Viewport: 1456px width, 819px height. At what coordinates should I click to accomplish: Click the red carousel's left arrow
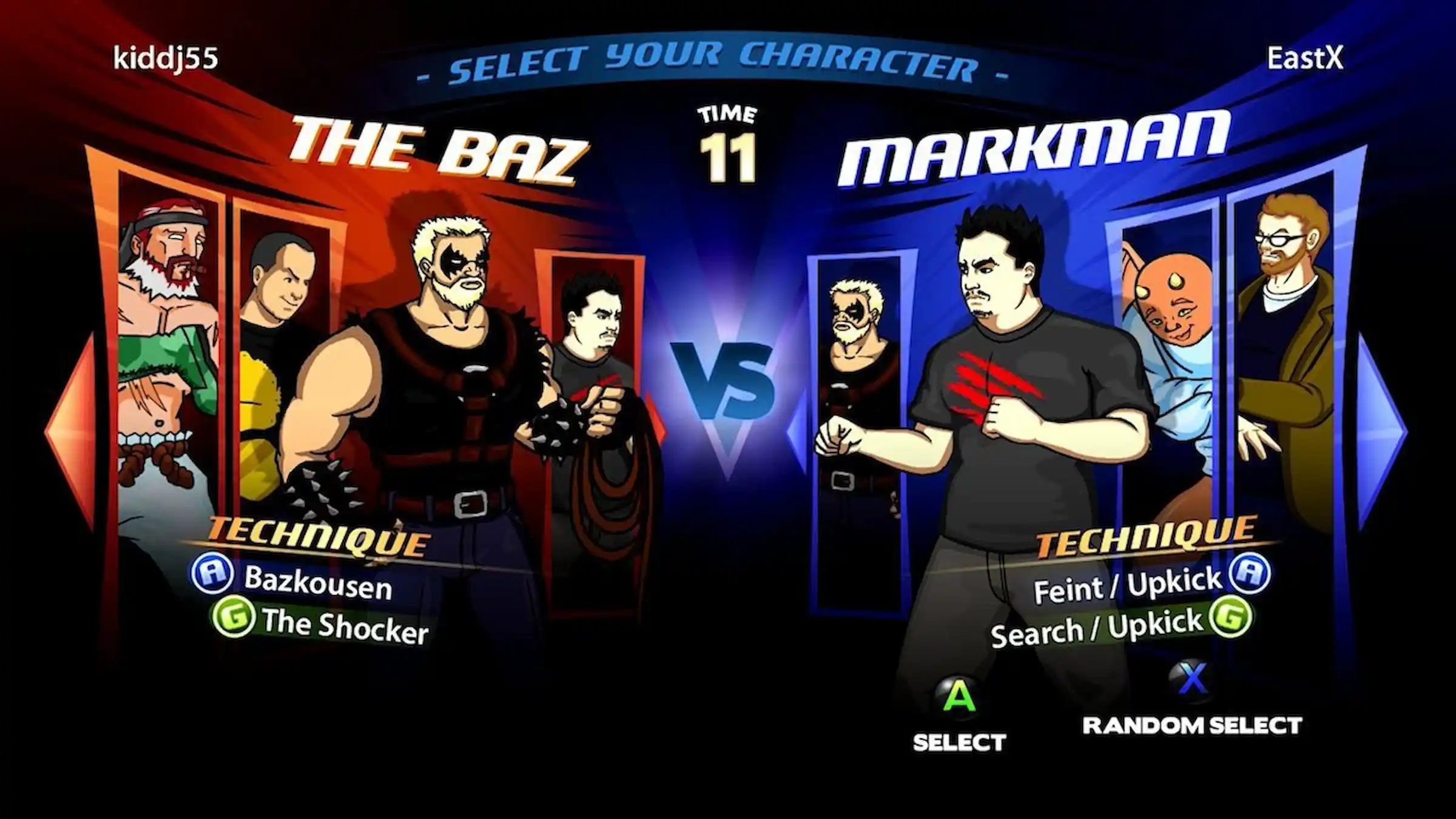point(68,432)
